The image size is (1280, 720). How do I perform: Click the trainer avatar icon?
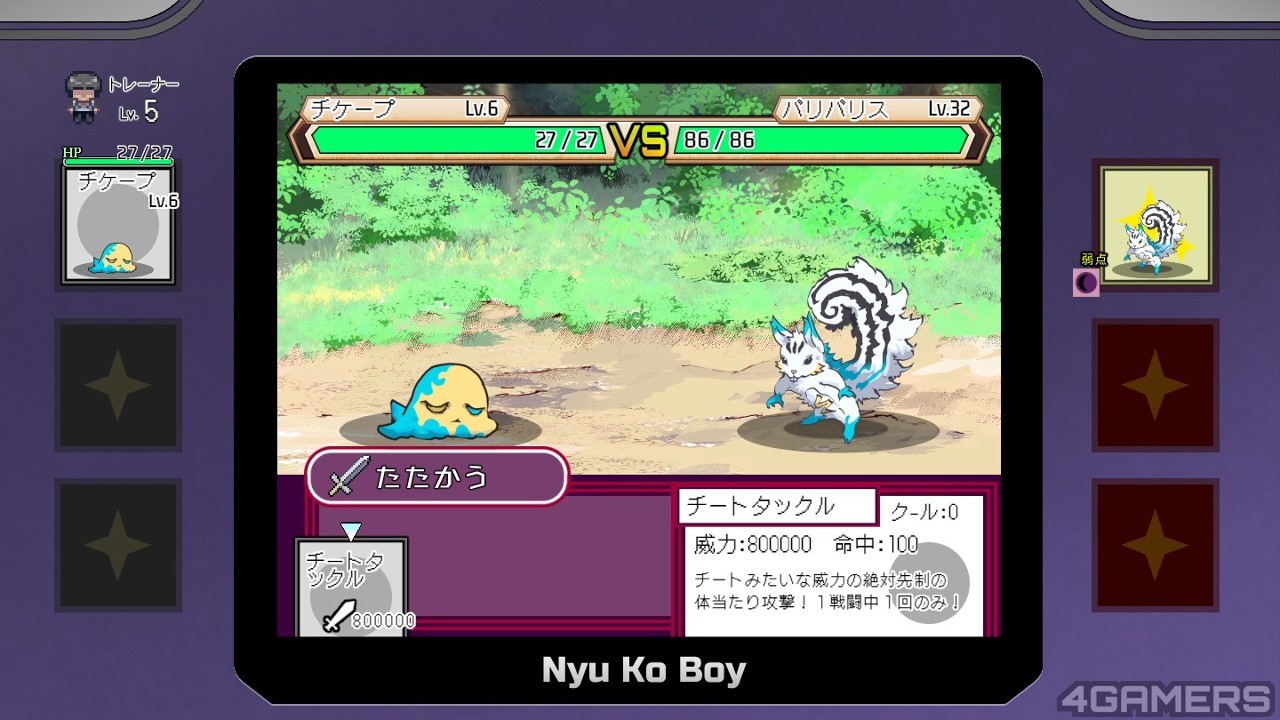(x=83, y=90)
